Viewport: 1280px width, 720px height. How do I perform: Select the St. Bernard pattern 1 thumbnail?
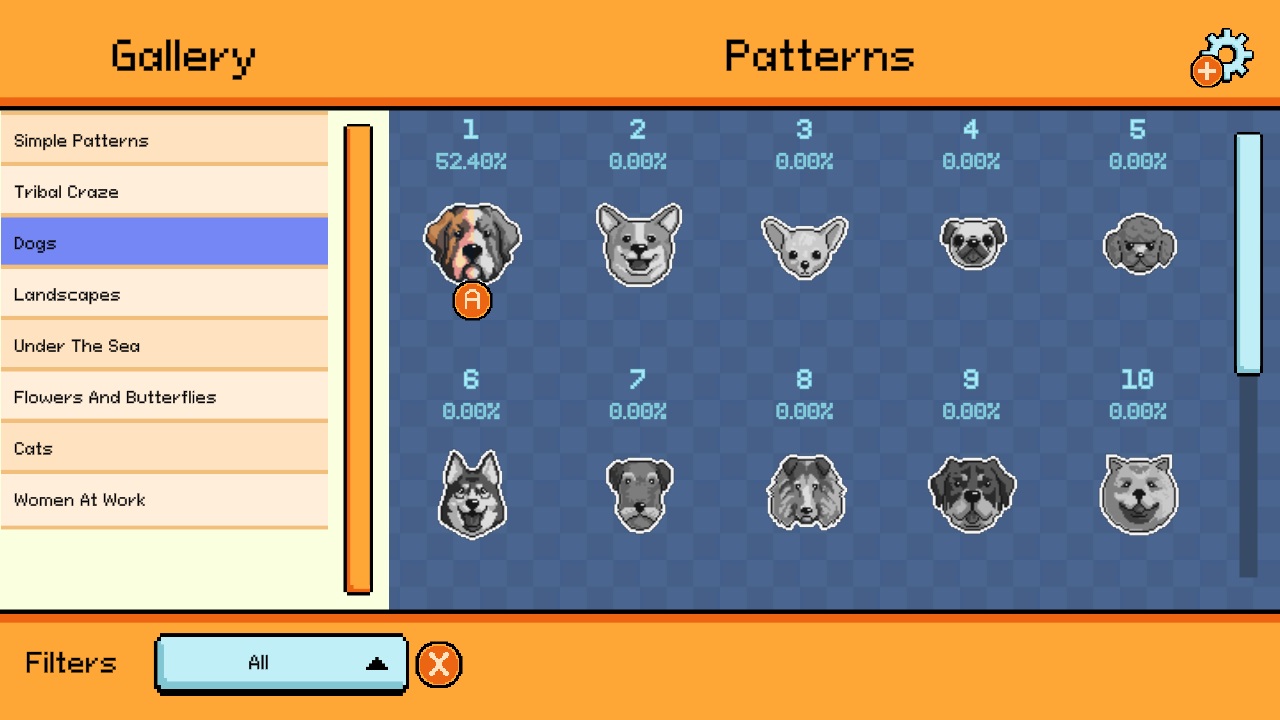click(472, 244)
